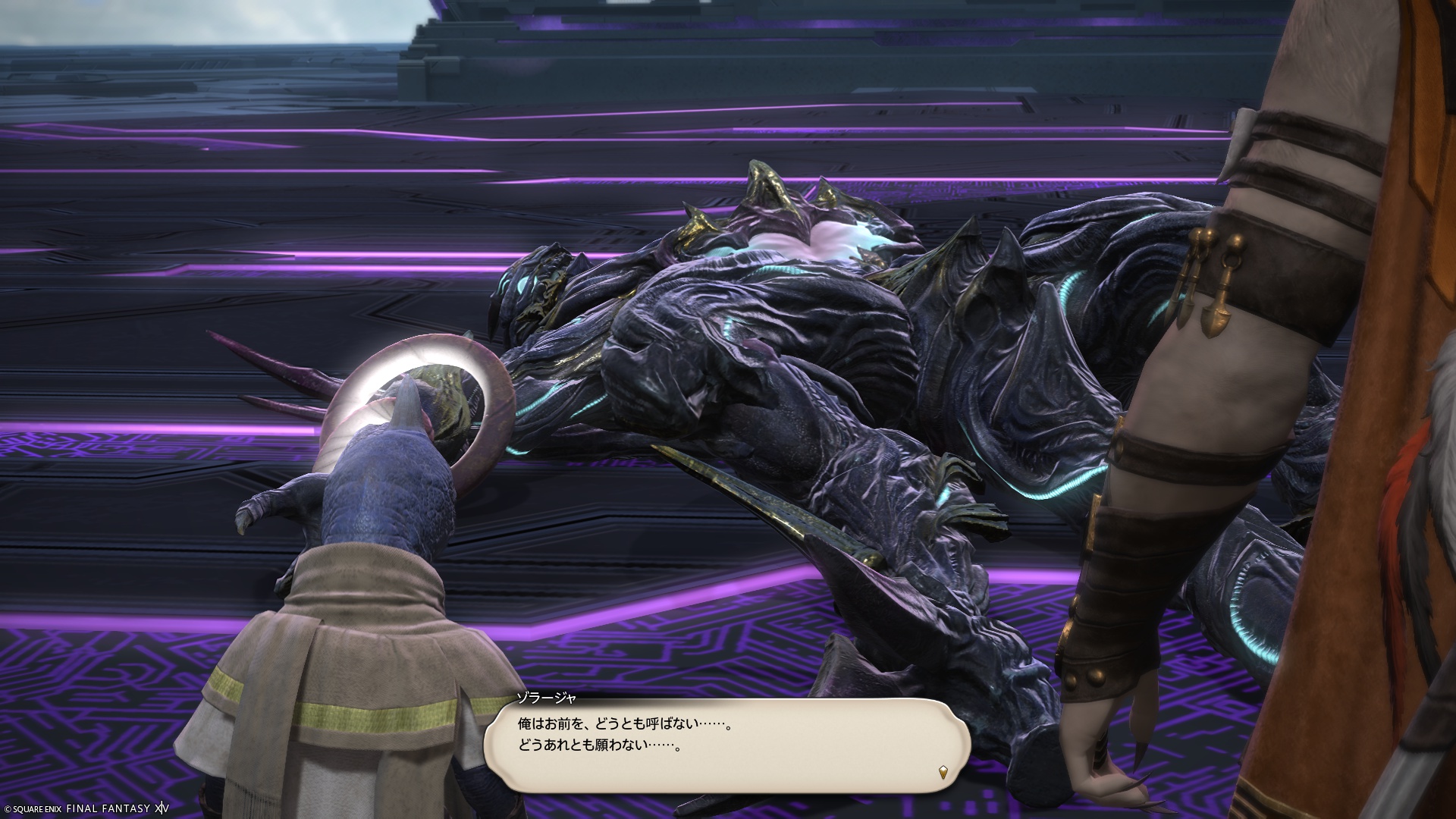
Task: Advance dialogue via the golden arrow indicator
Action: 943,773
